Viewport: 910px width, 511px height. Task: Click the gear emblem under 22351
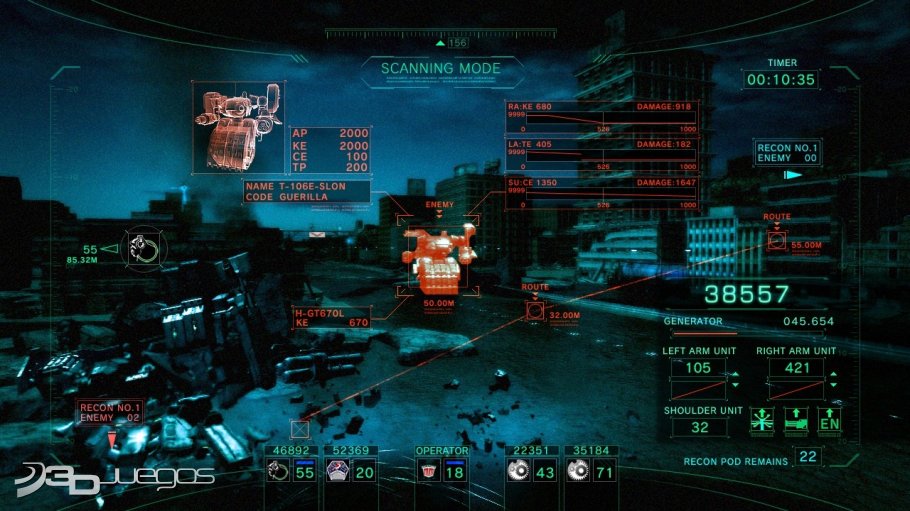click(x=517, y=473)
